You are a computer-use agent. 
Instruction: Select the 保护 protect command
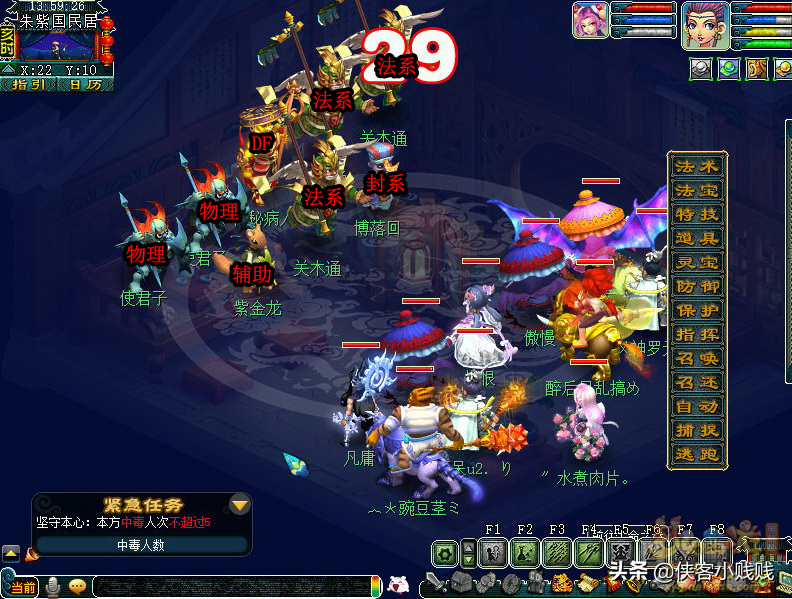[696, 310]
